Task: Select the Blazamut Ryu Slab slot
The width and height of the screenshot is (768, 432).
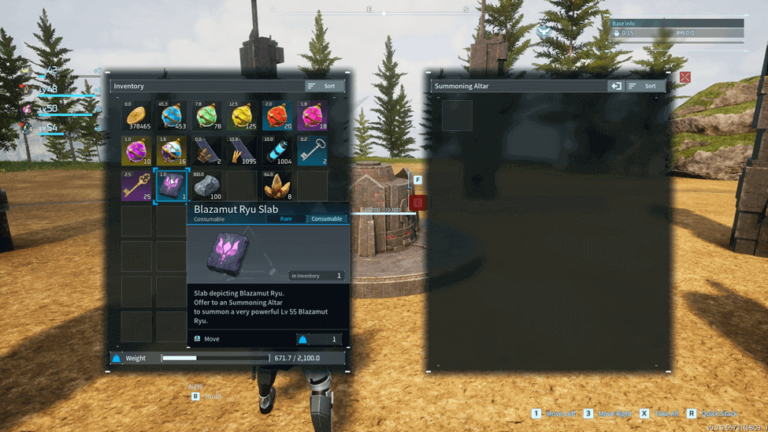Action: tap(171, 186)
